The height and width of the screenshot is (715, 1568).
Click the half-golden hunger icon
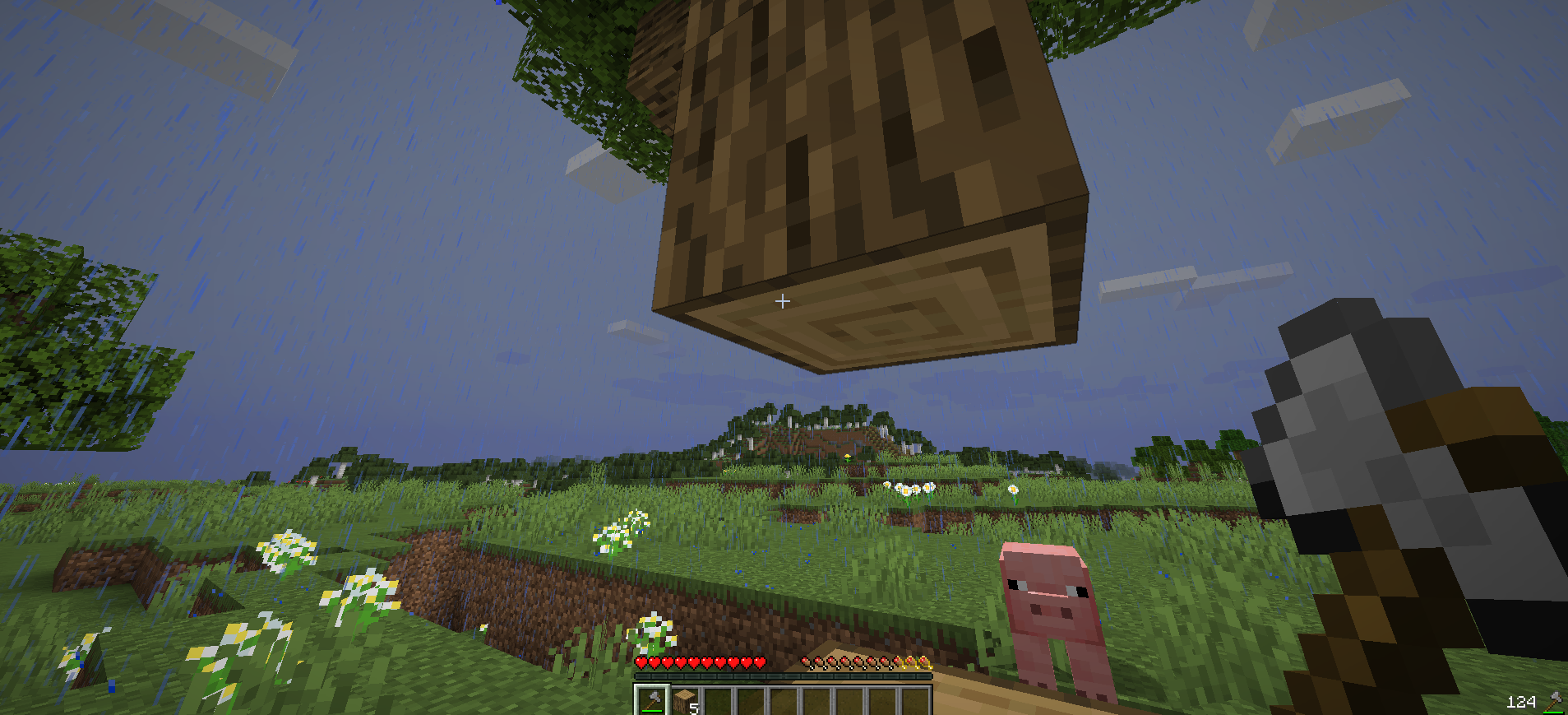[x=899, y=661]
